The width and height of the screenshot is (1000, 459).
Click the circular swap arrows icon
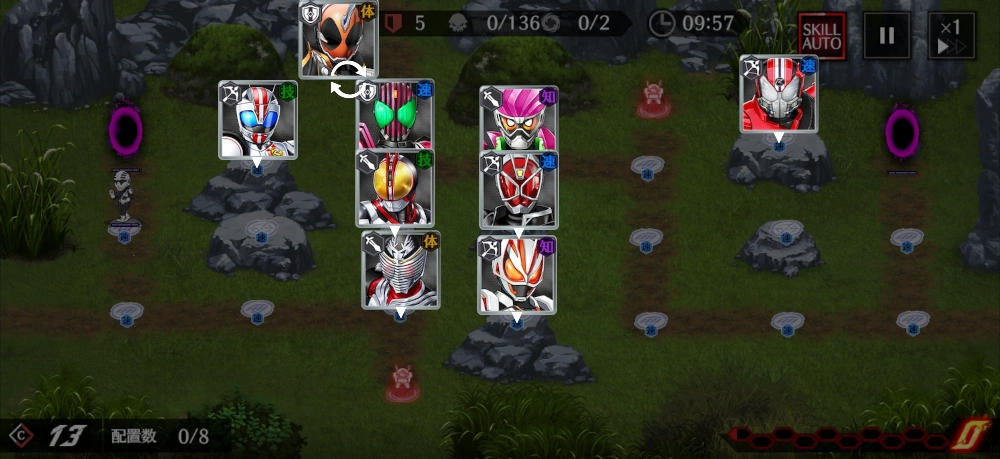tap(347, 80)
